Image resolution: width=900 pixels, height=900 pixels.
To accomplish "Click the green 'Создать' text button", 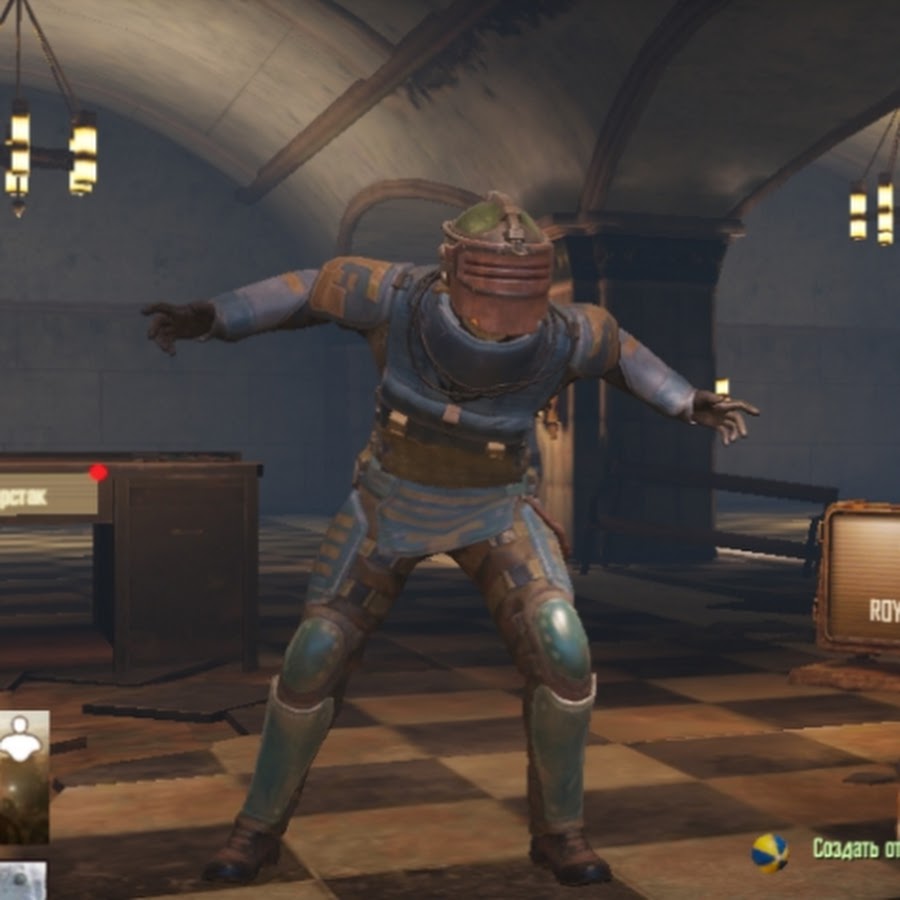I will (854, 849).
